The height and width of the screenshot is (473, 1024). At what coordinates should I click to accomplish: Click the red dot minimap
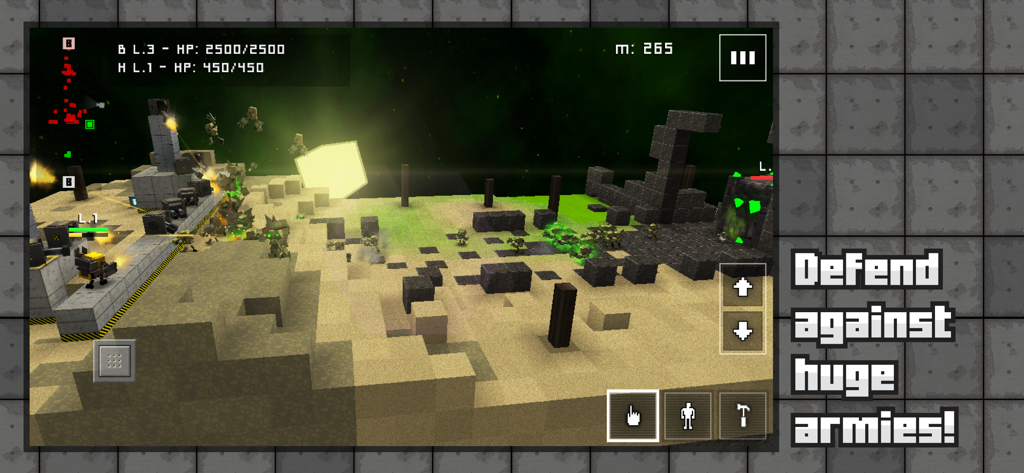click(68, 100)
